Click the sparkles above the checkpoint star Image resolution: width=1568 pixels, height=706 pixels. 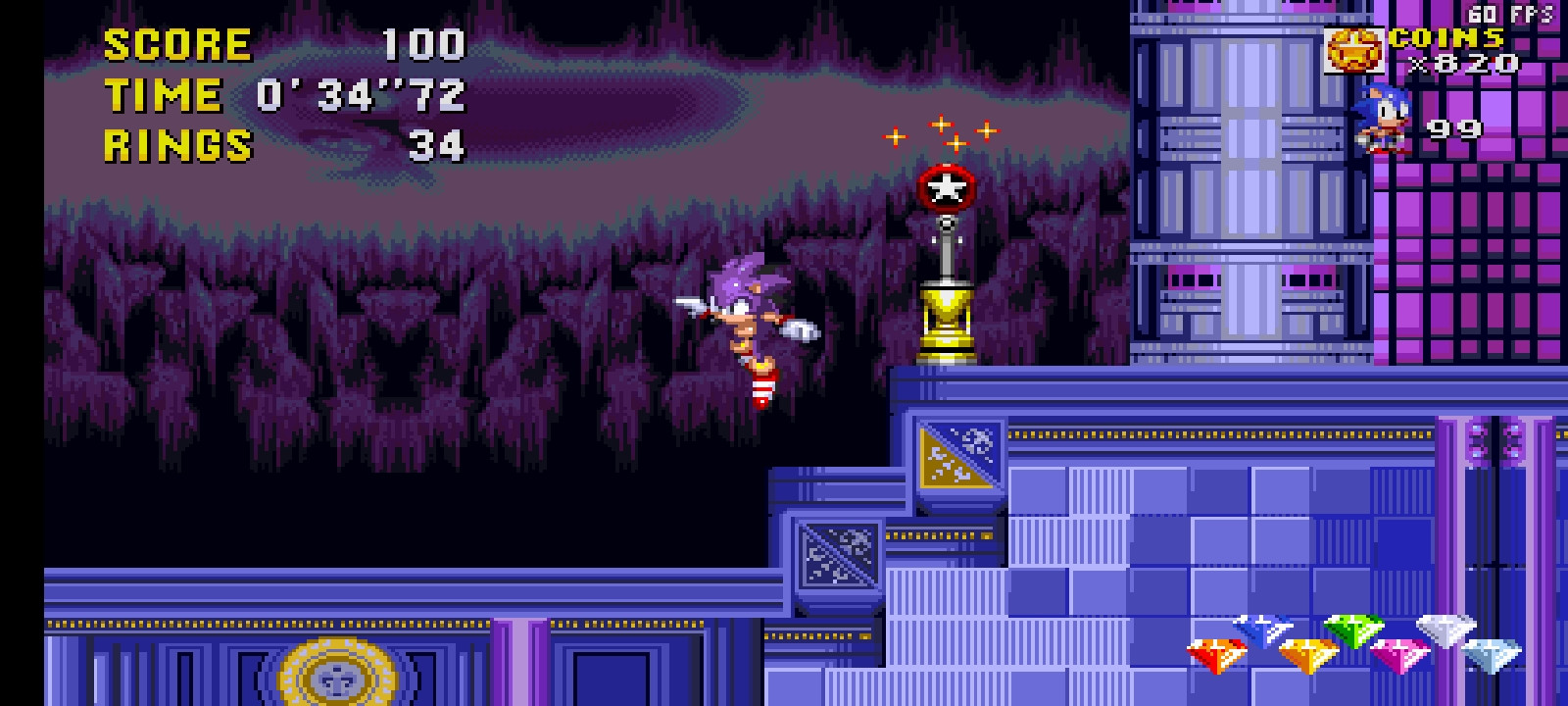coord(939,132)
